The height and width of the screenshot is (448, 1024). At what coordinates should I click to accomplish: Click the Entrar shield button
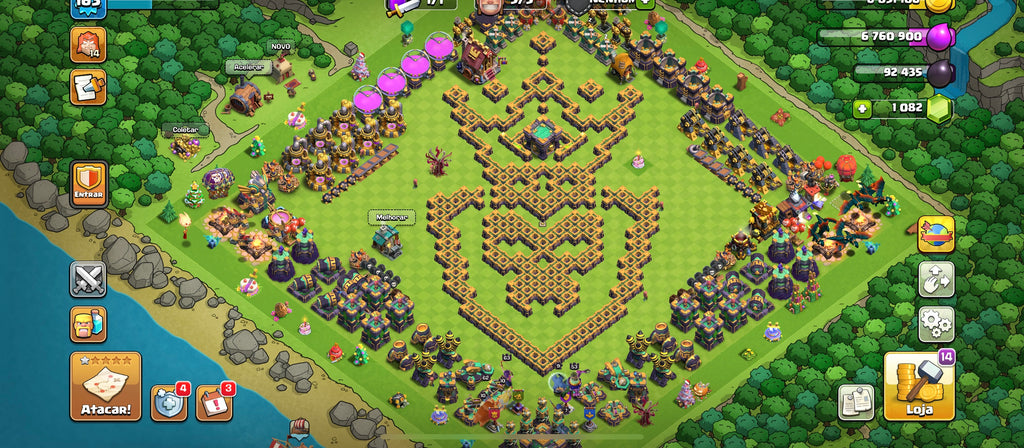click(x=89, y=184)
